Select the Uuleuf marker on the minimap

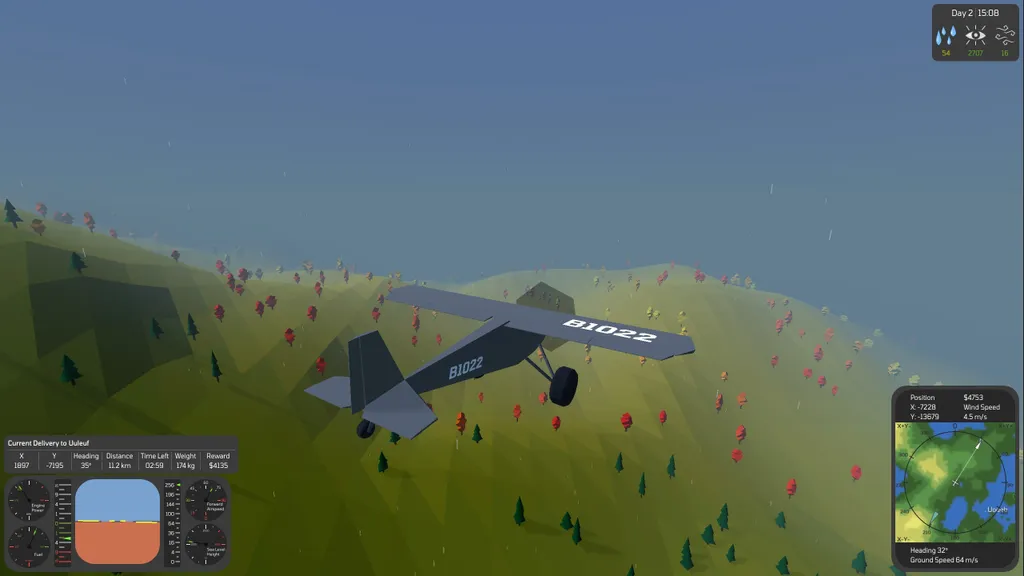point(997,509)
